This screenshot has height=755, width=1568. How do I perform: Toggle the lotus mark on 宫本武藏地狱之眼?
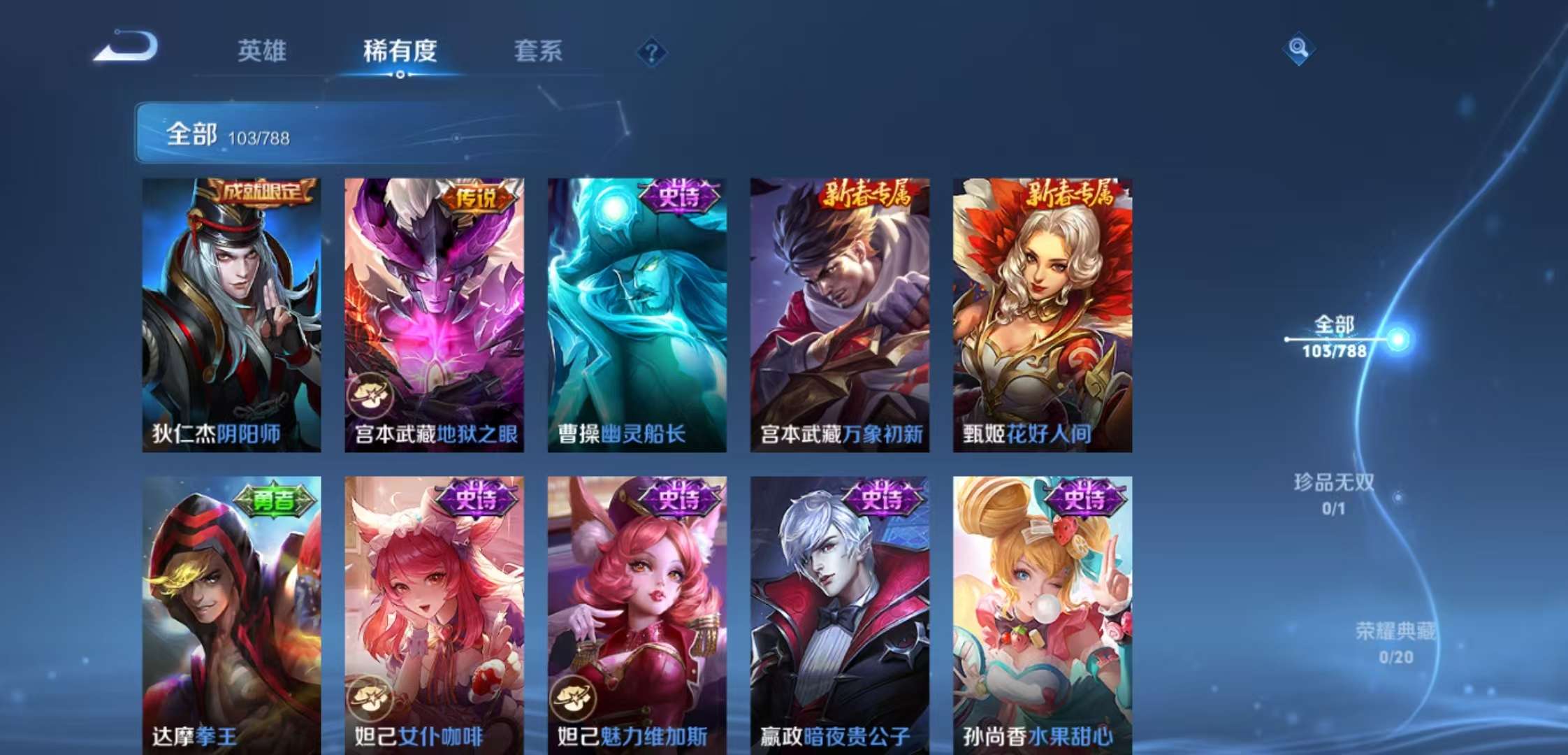[370, 392]
